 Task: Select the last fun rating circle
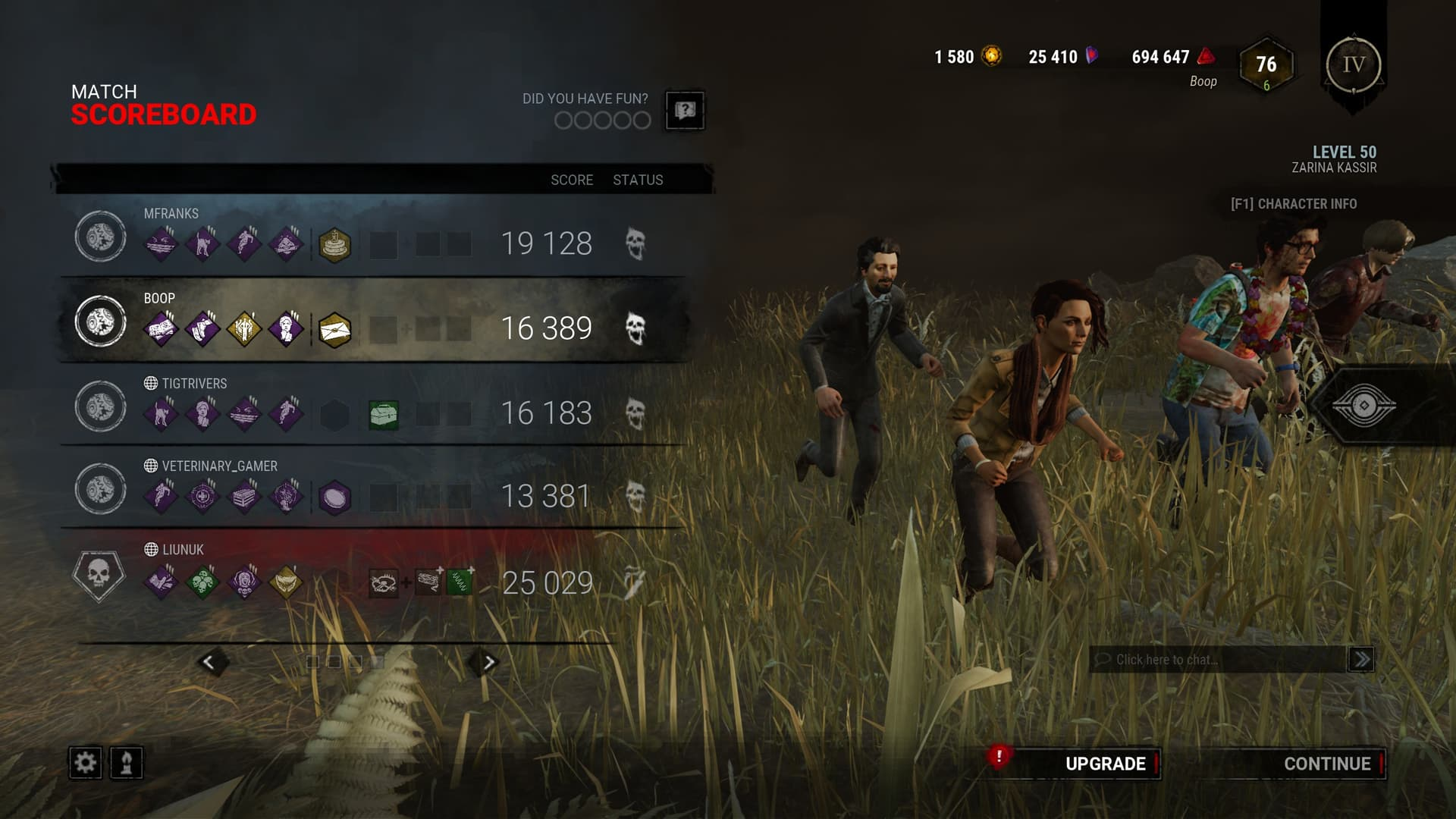coord(642,121)
